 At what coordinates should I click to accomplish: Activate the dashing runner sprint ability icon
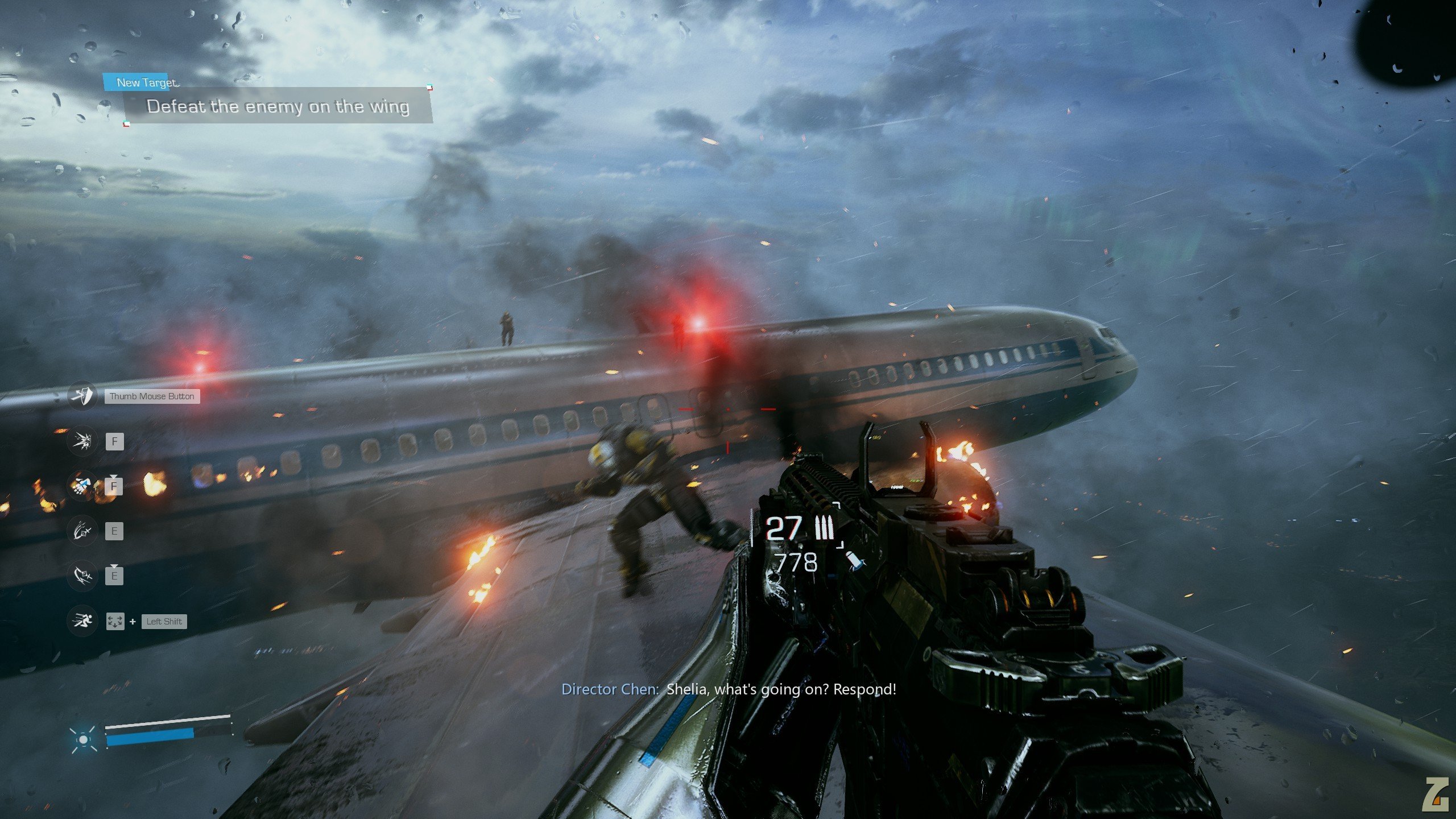(x=82, y=621)
